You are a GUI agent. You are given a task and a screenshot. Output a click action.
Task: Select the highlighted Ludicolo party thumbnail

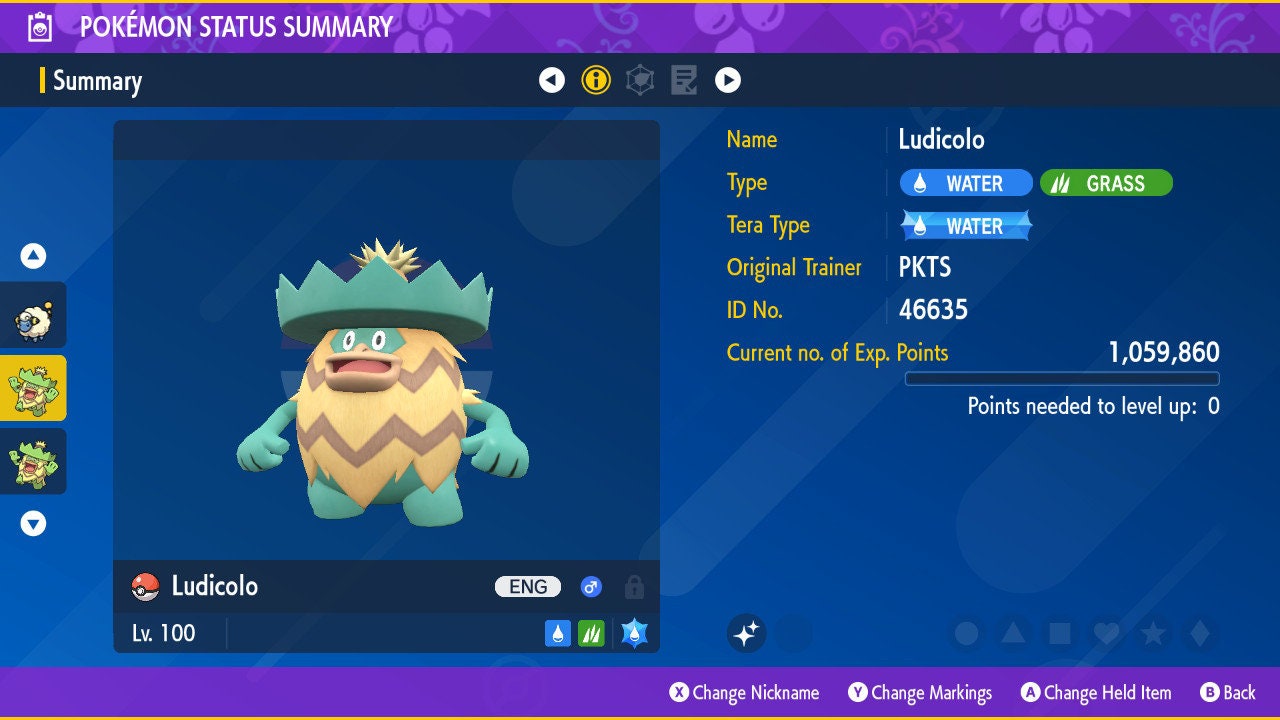tap(33, 388)
